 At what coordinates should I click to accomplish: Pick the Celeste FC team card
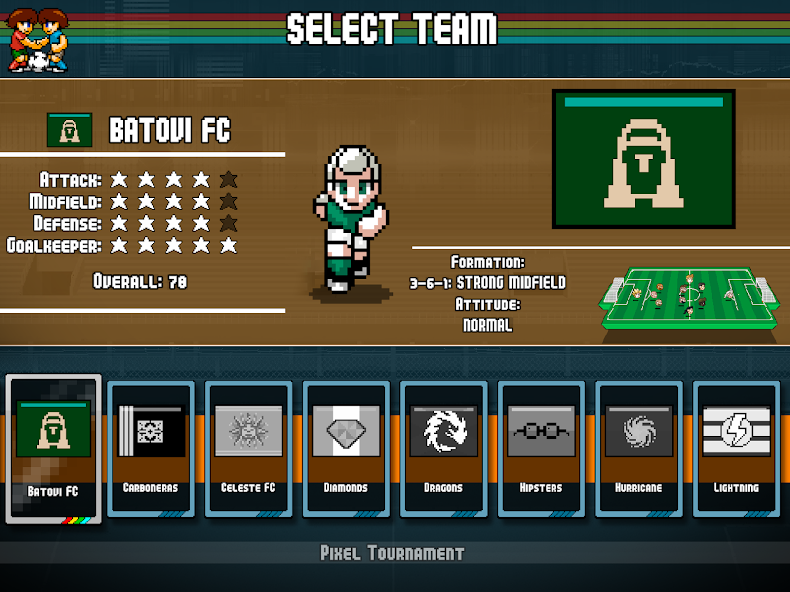point(248,448)
